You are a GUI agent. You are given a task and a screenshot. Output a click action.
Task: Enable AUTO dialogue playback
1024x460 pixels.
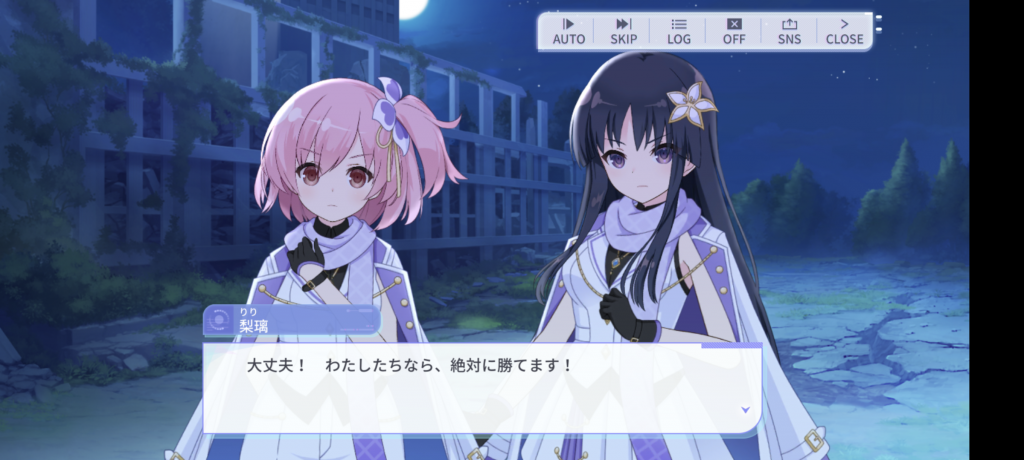(x=569, y=31)
